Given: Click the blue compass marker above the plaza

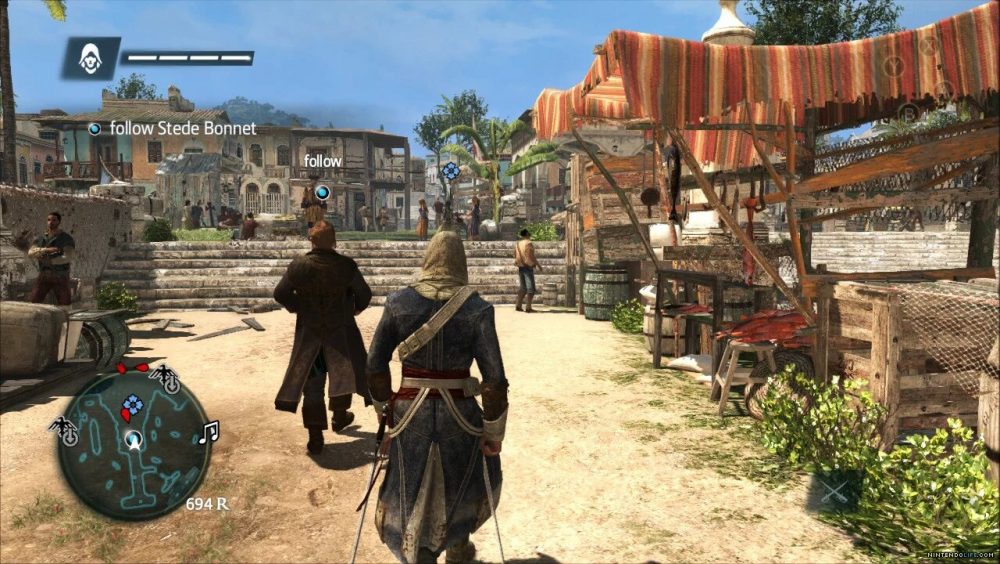Looking at the screenshot, I should tap(452, 171).
